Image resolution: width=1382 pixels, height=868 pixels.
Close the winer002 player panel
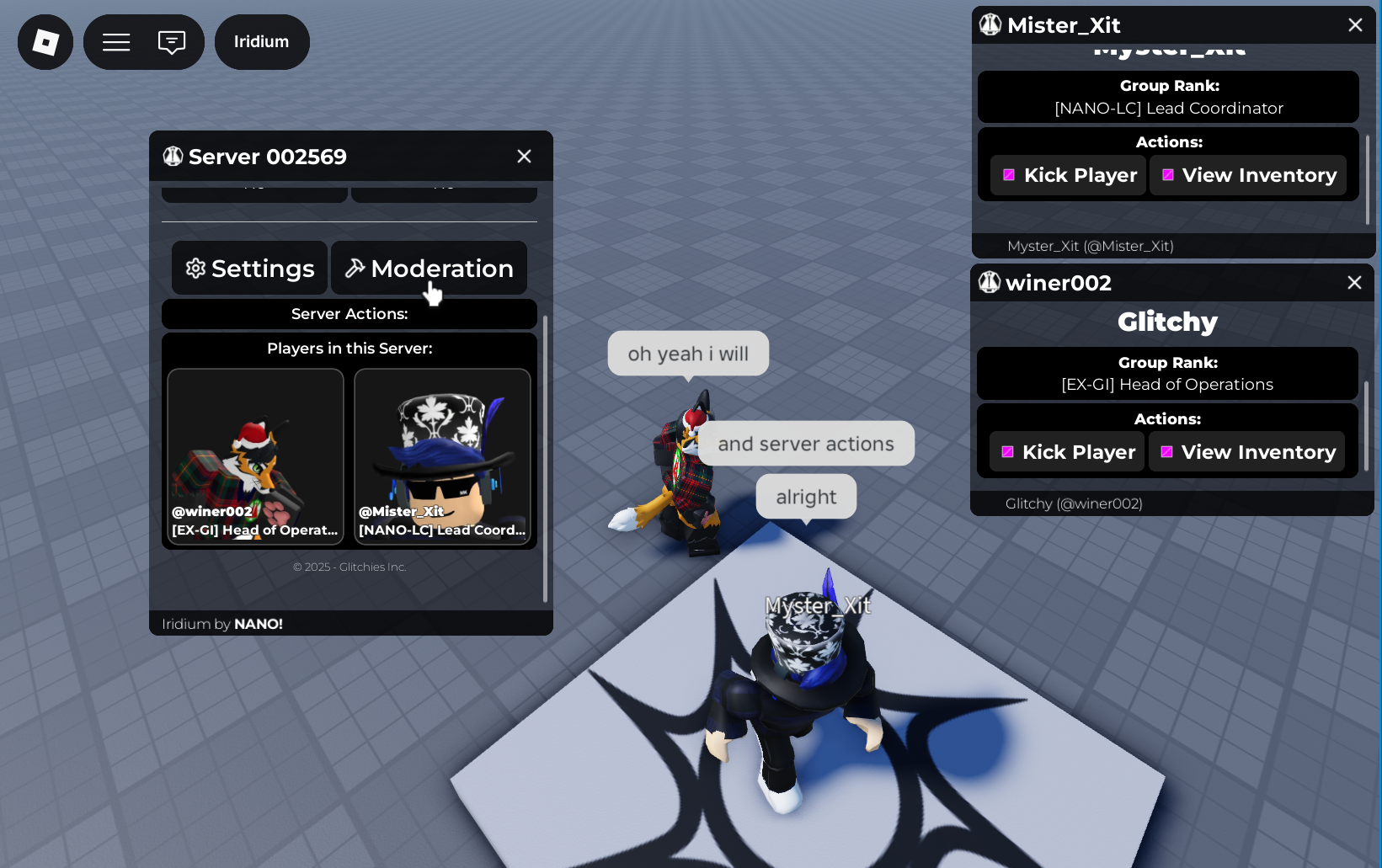1354,283
